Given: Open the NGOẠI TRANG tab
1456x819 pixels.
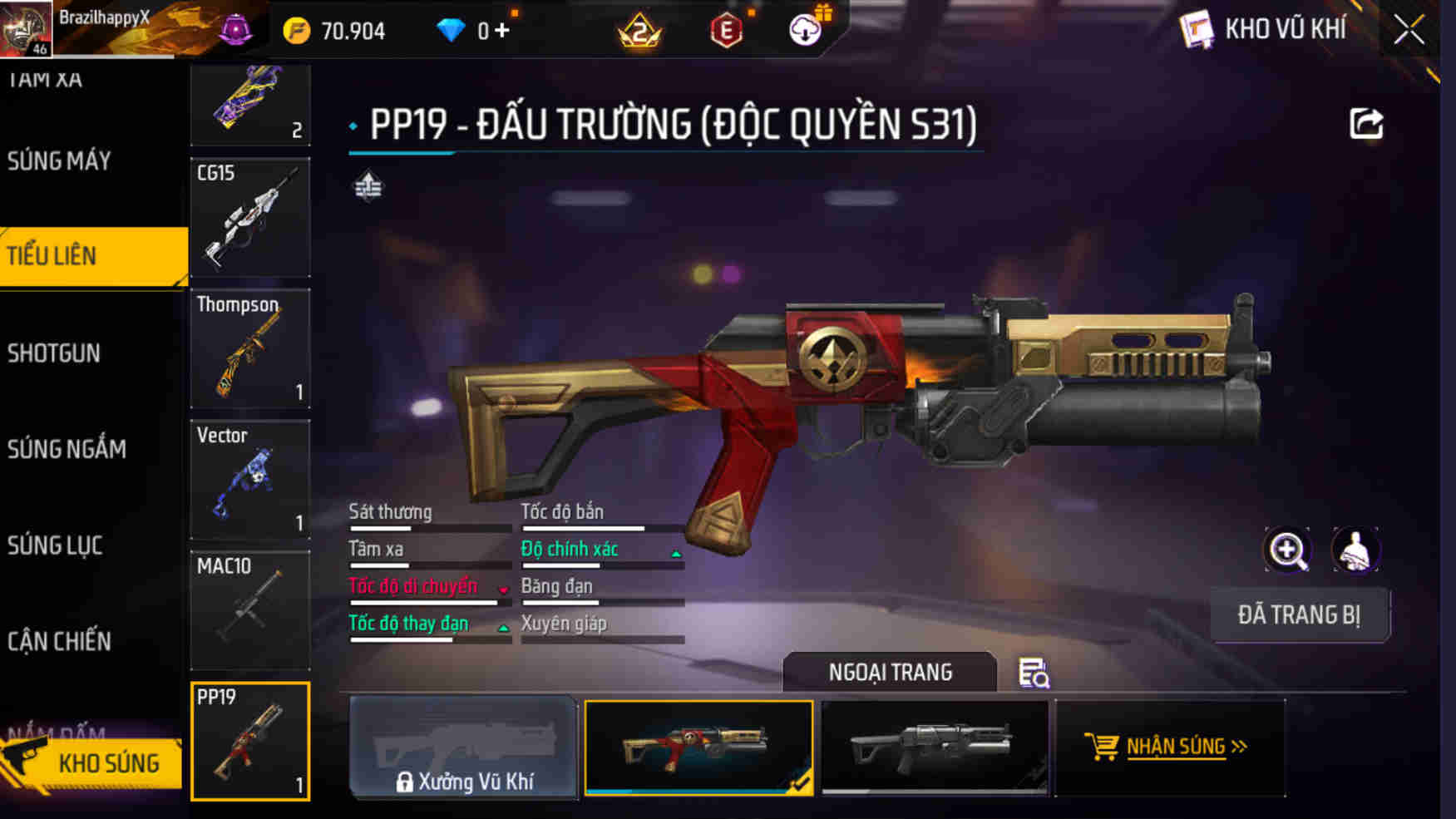Looking at the screenshot, I should pos(891,672).
